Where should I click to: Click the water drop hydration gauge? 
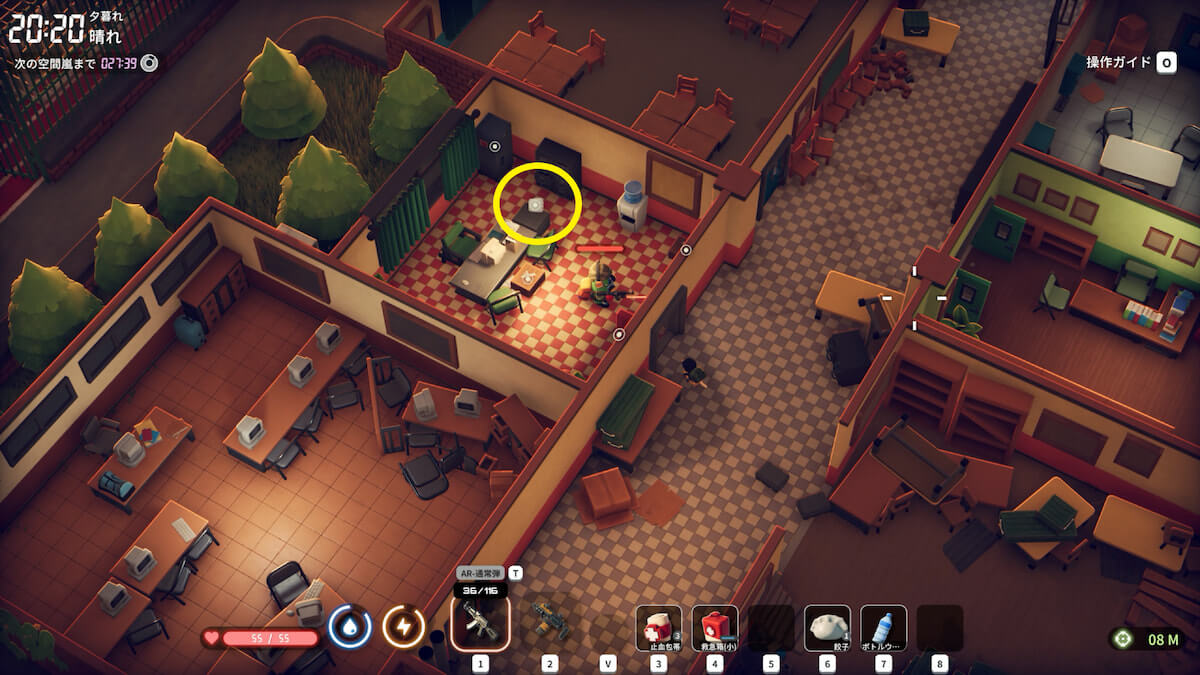(350, 627)
